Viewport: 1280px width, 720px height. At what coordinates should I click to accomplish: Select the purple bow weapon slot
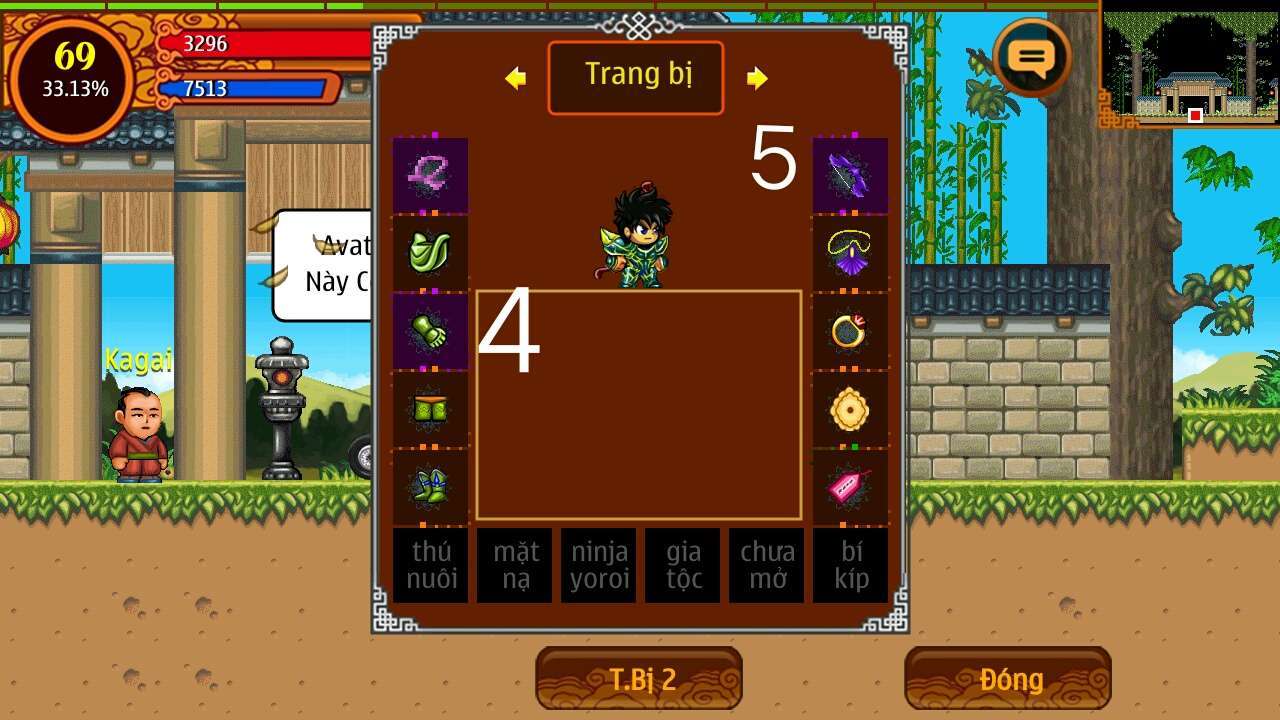(x=850, y=175)
